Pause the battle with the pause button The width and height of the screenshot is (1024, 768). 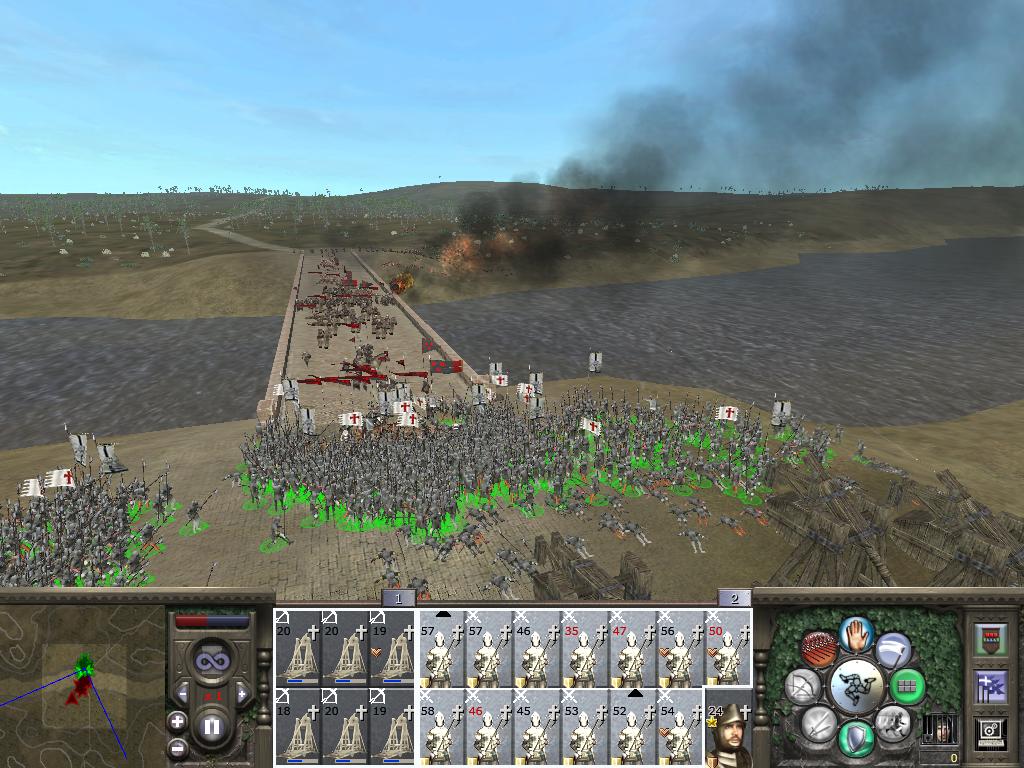210,727
